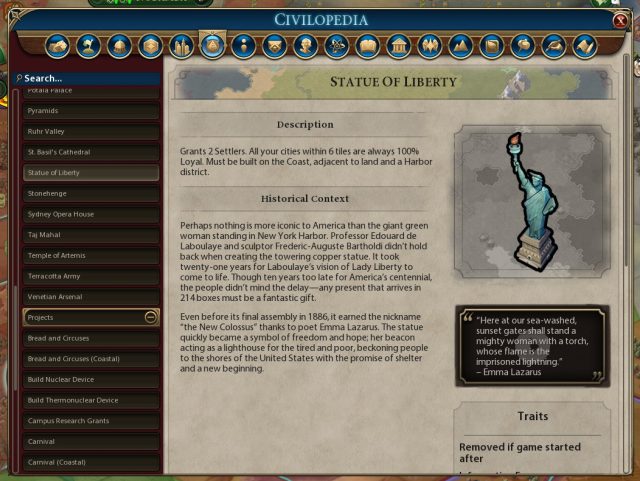View the Build Thermonuclear Device project
The image size is (640, 481).
pos(91,400)
